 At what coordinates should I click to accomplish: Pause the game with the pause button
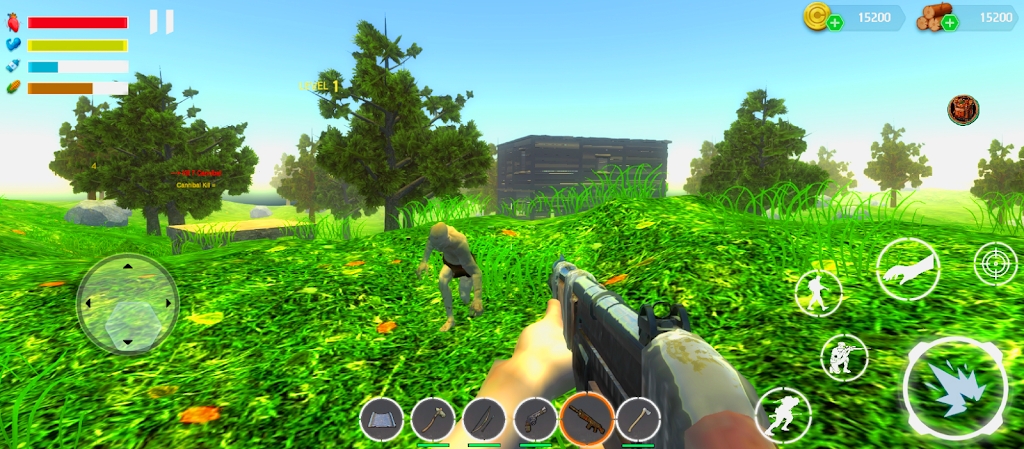pyautogui.click(x=161, y=21)
